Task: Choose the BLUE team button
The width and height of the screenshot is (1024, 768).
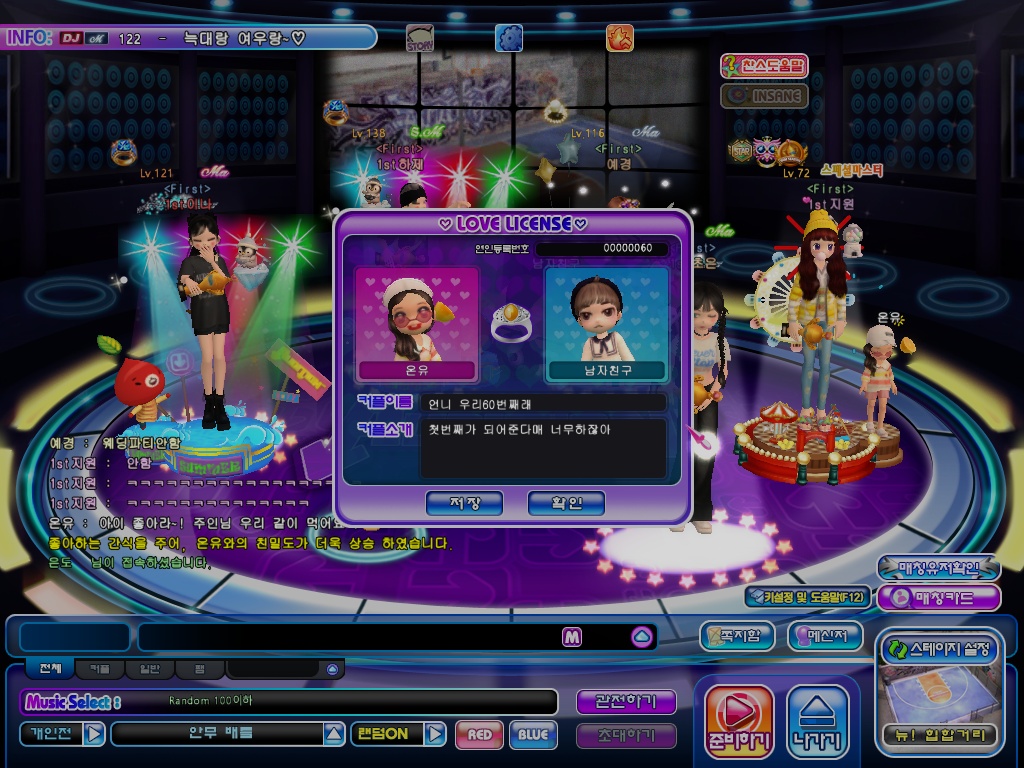Action: coord(533,735)
